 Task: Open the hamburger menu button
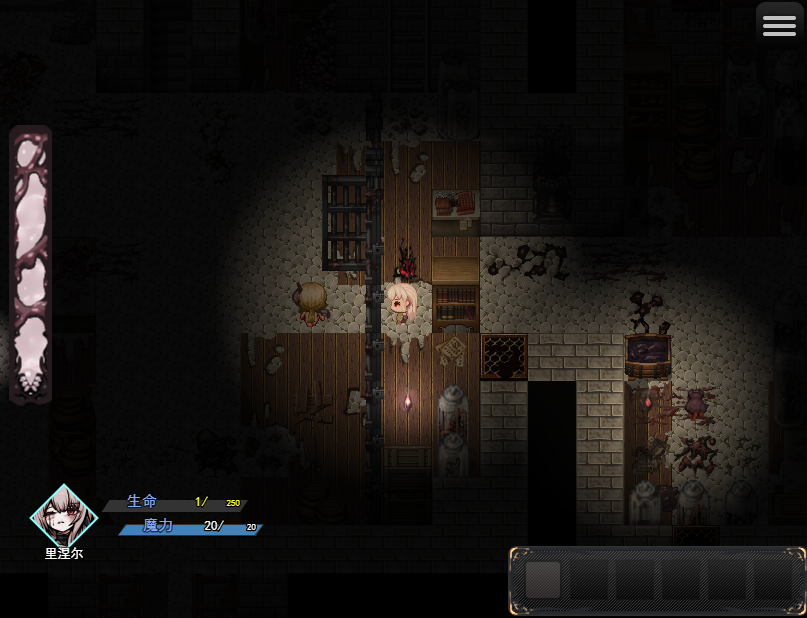780,27
